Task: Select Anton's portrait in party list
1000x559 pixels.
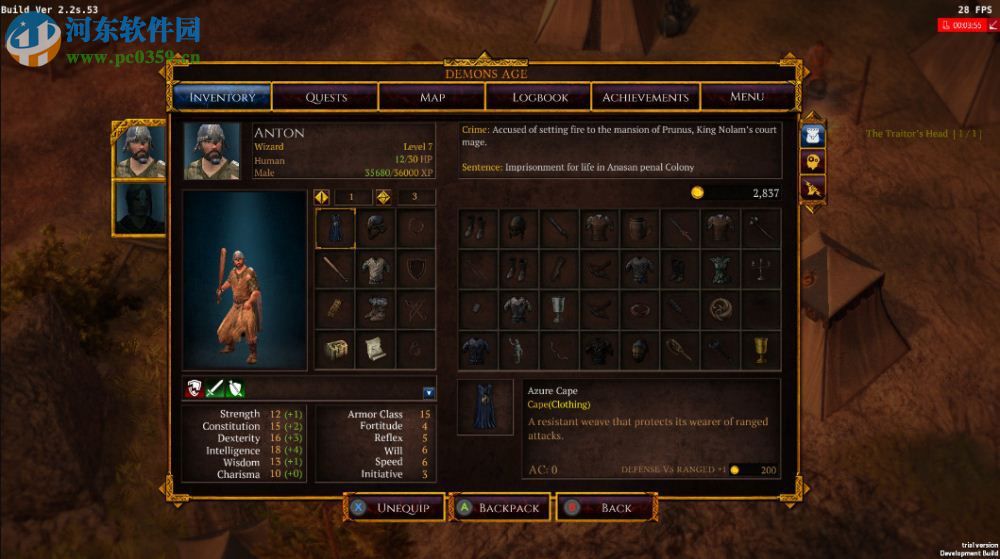Action: tap(138, 150)
